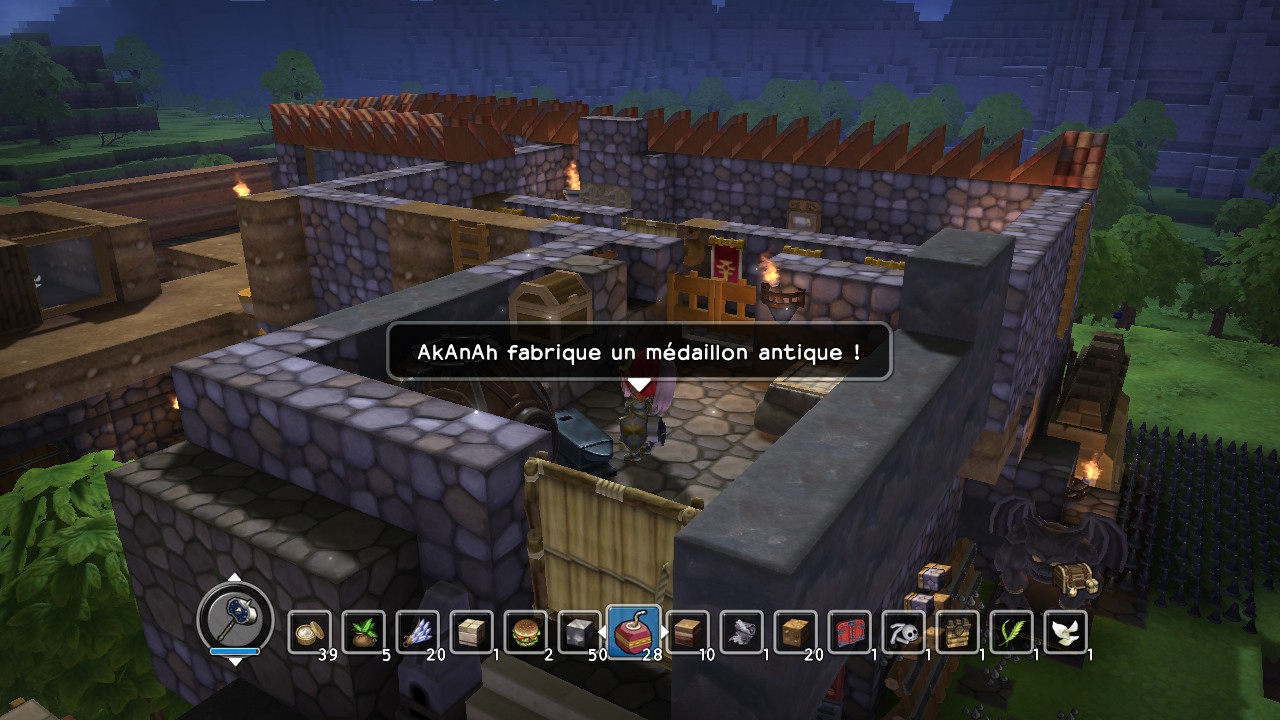1280x720 pixels.
Task: Choose the grey scroll item slot
Action: (741, 632)
